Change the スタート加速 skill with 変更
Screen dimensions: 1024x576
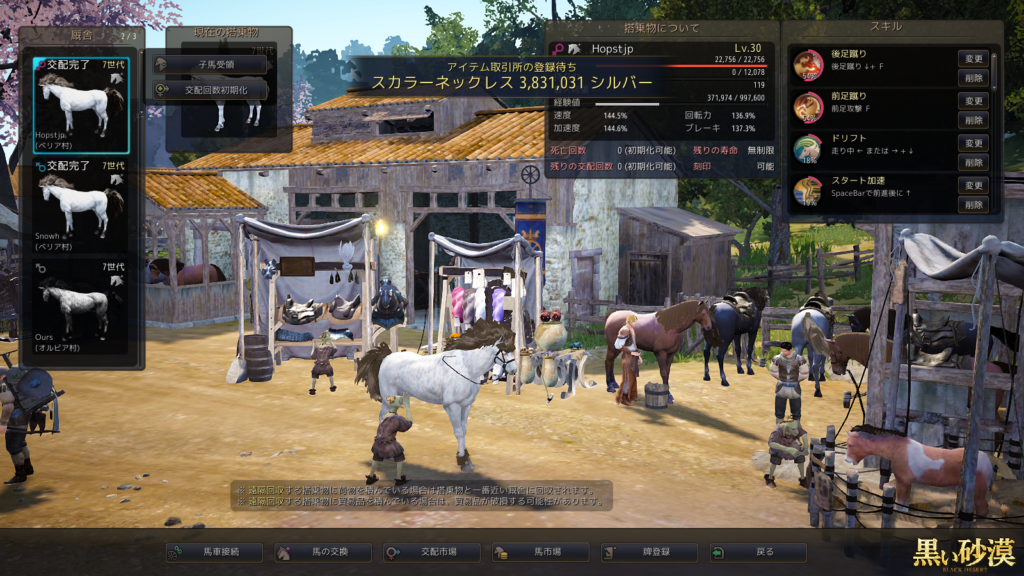pos(972,185)
